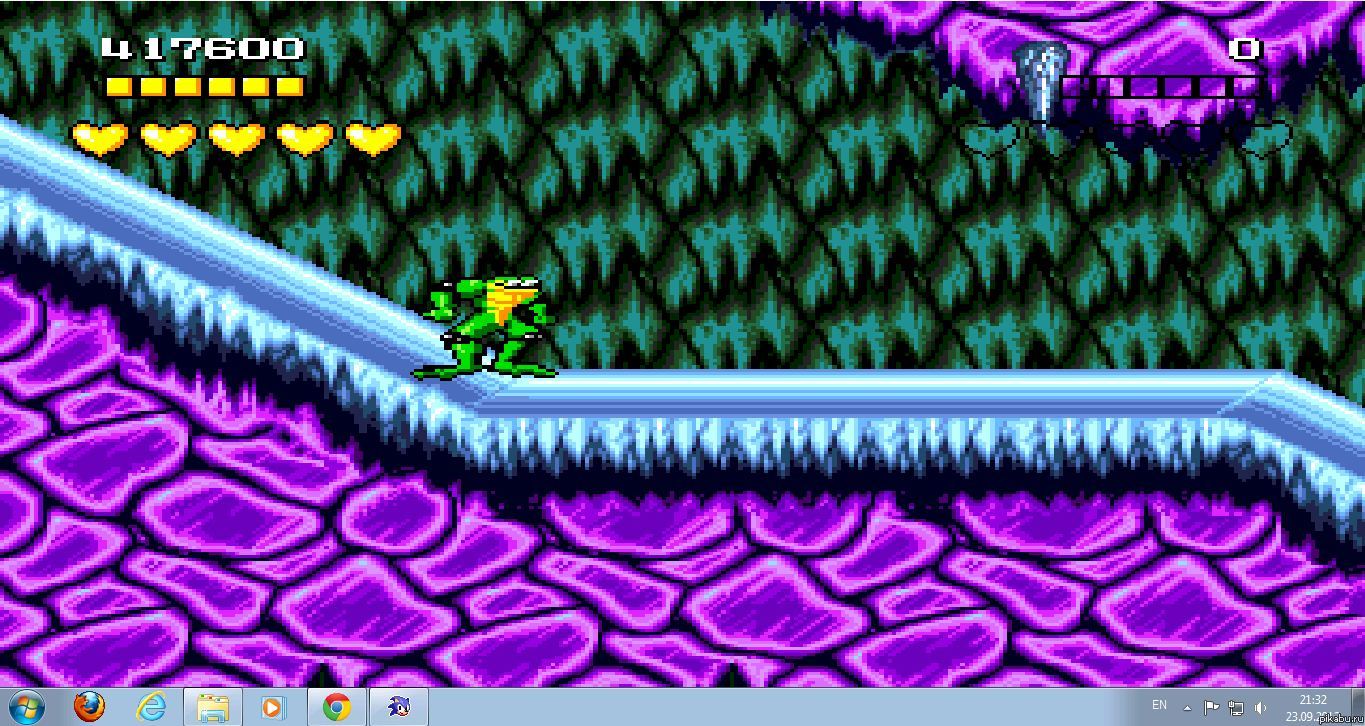
Task: Switch to the Sonic emulator window
Action: [x=396, y=707]
